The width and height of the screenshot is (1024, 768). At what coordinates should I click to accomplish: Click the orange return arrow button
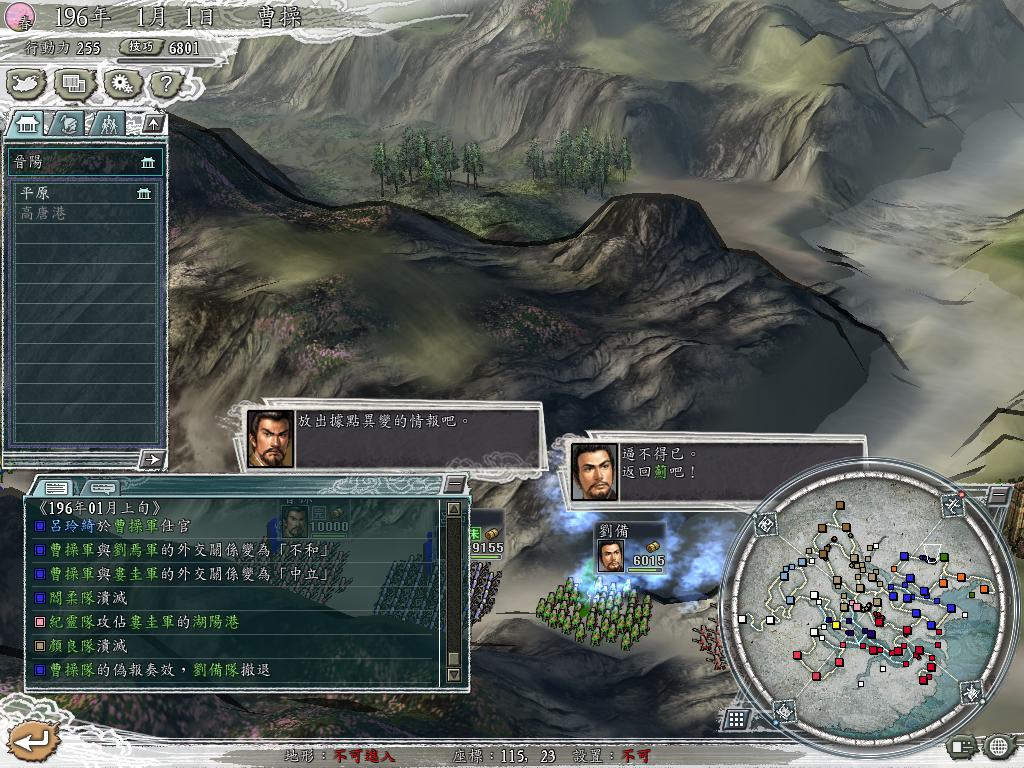[34, 741]
